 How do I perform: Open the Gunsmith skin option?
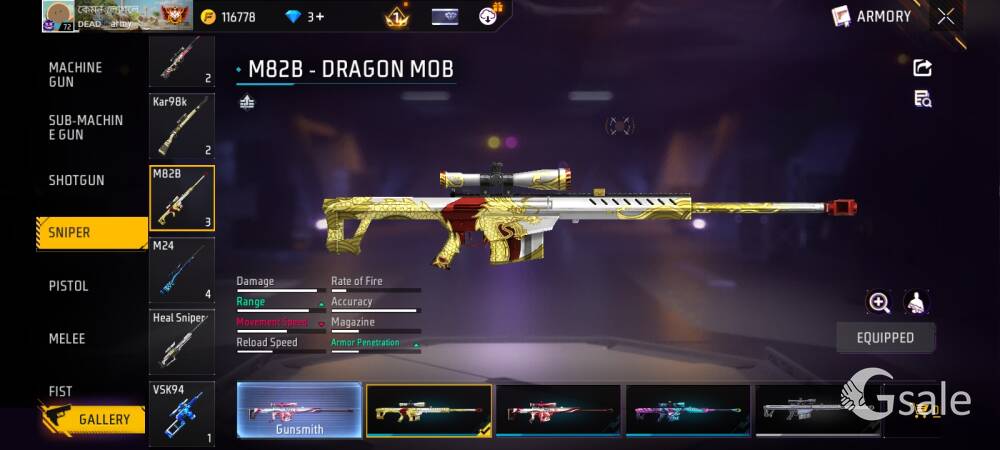pos(299,410)
